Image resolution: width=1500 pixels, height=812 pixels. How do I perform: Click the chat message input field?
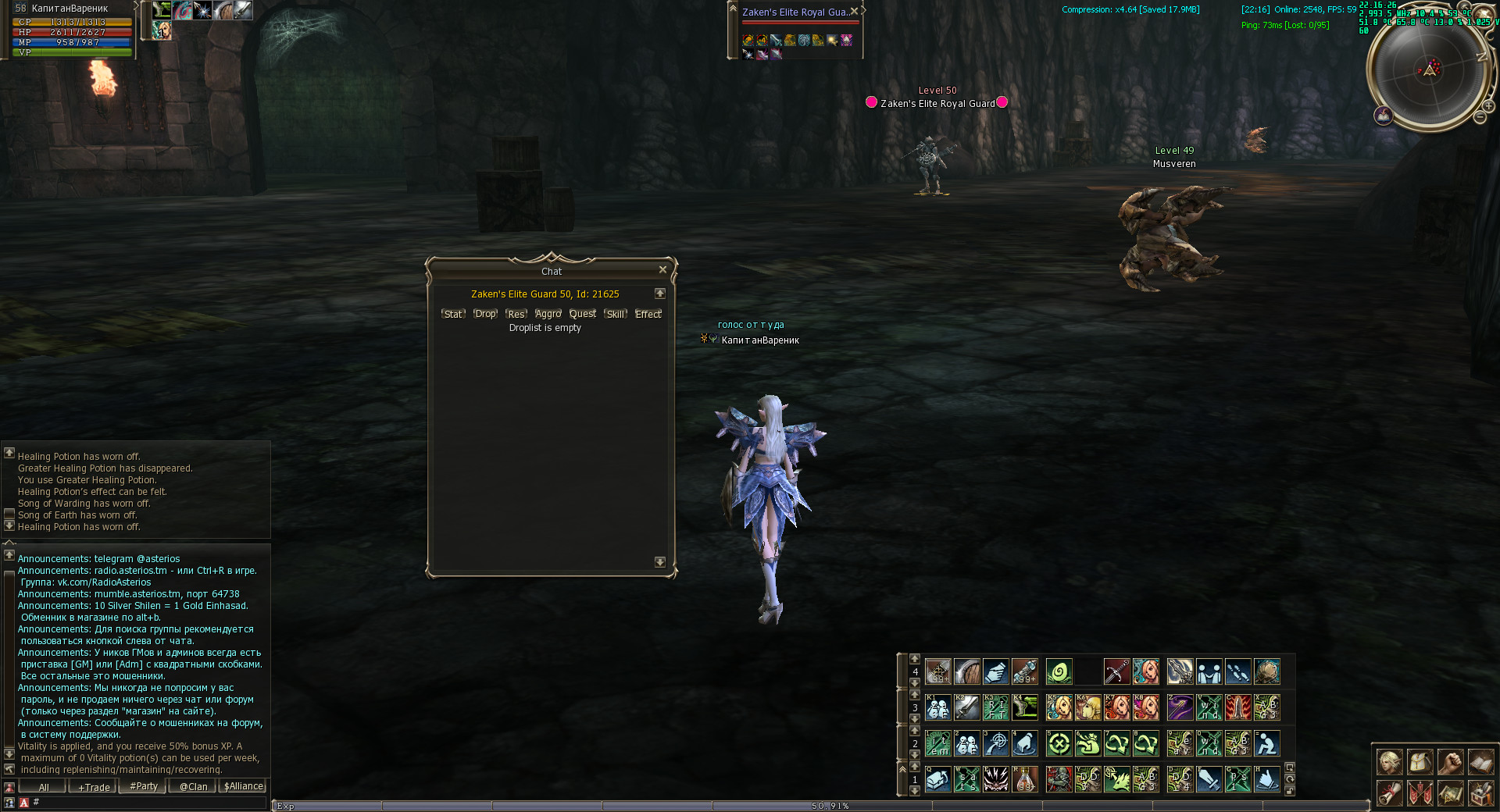[148, 802]
